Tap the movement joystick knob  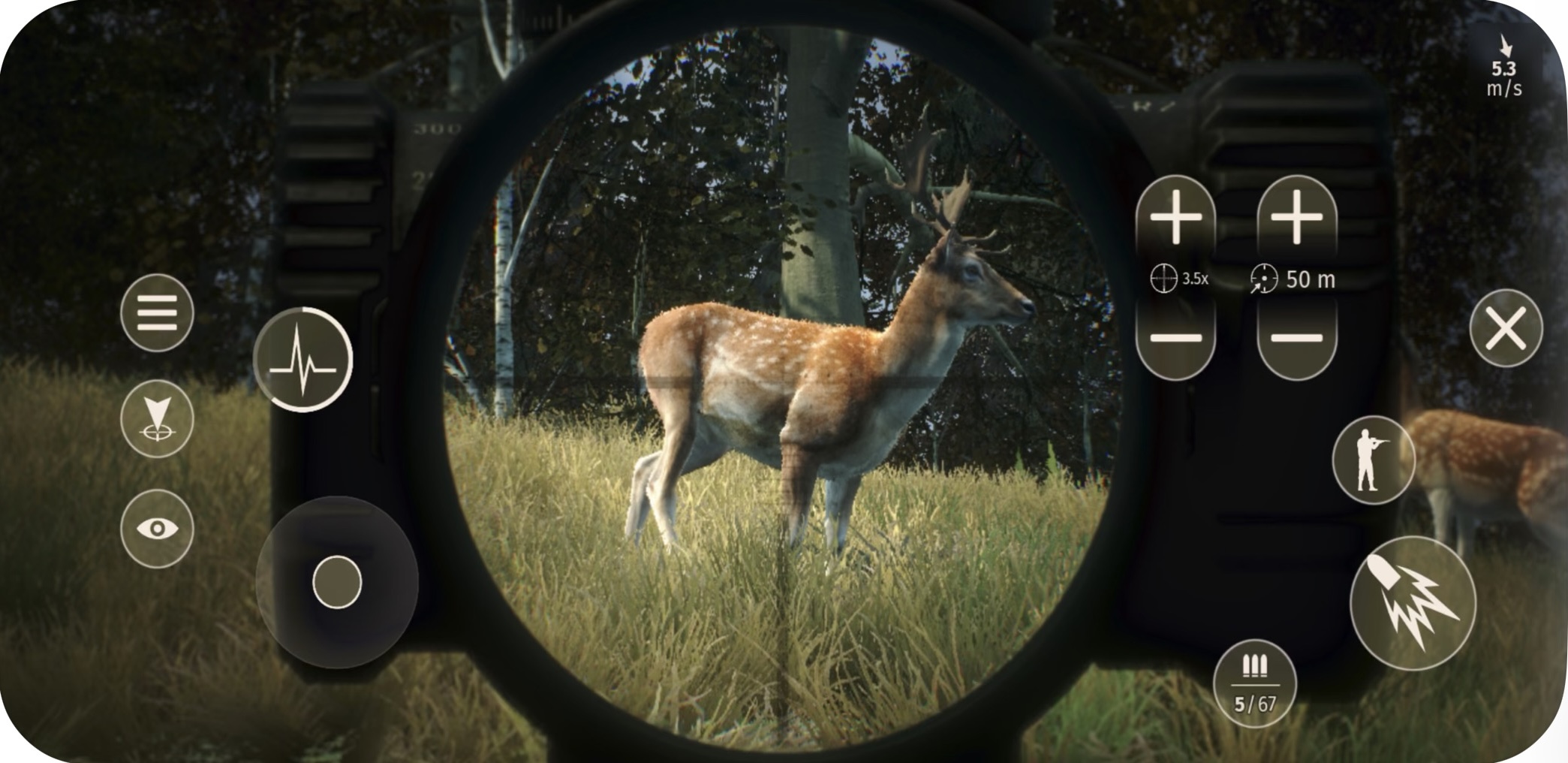tap(337, 582)
